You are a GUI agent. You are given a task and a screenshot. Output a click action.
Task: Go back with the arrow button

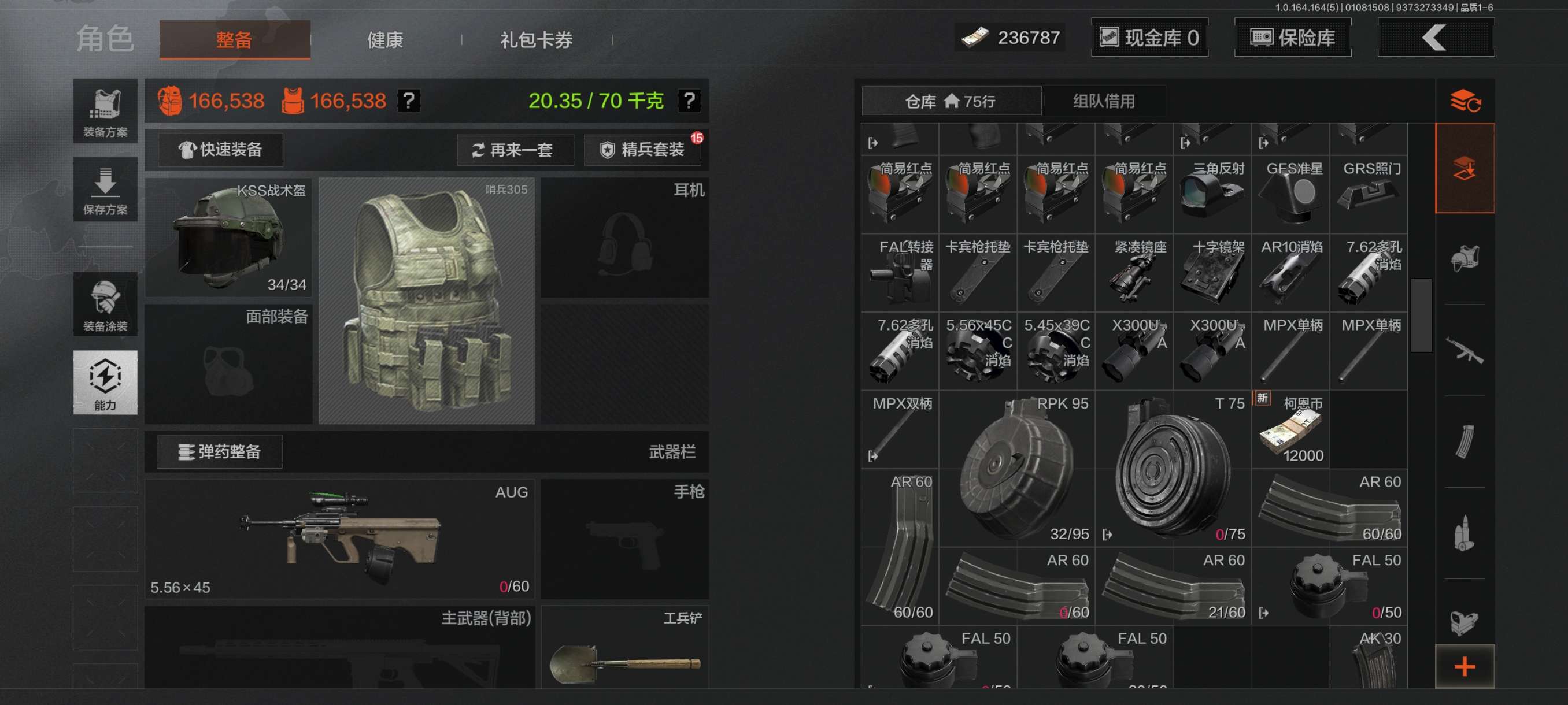(1434, 38)
